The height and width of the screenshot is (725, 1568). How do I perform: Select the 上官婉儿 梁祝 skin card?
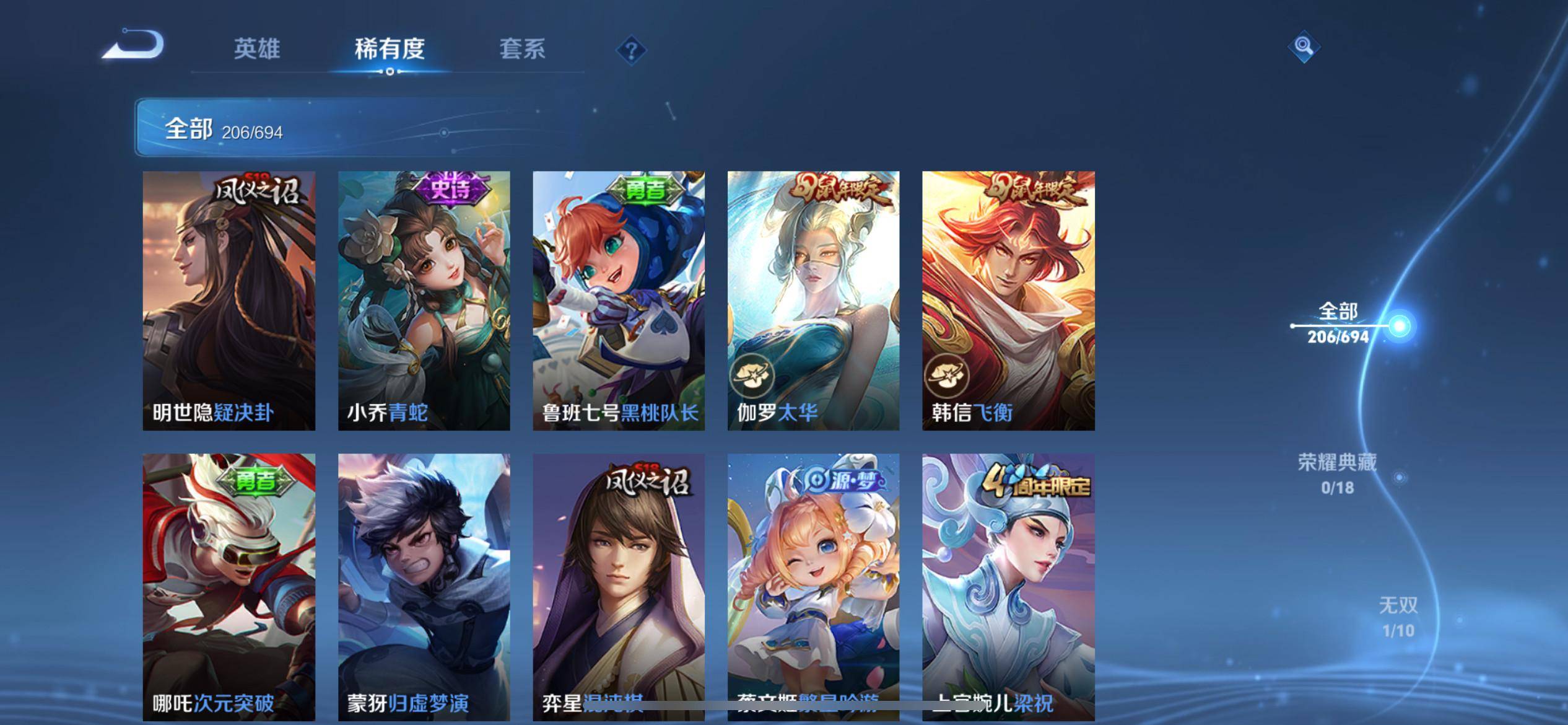(1008, 586)
